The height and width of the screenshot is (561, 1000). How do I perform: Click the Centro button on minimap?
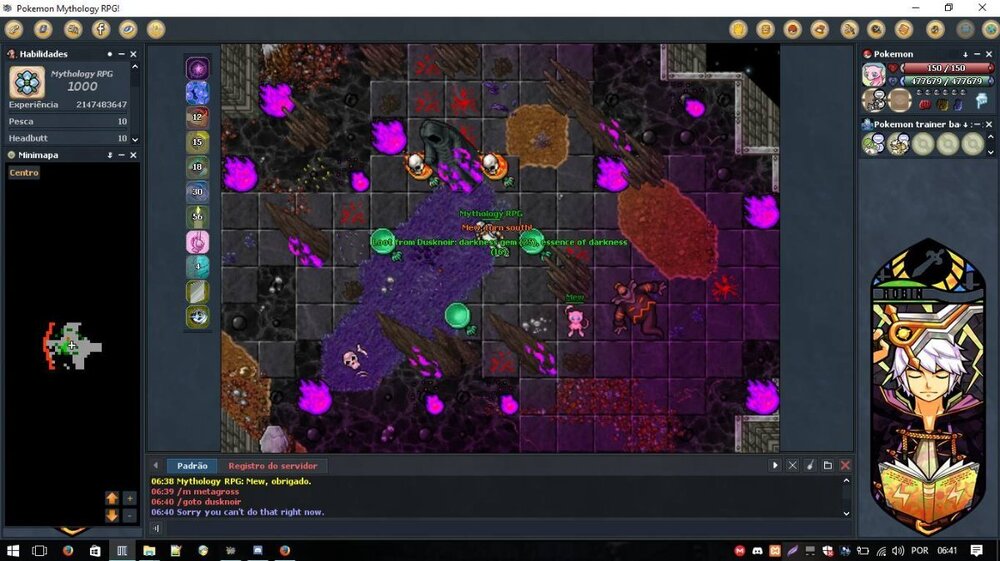coord(24,173)
